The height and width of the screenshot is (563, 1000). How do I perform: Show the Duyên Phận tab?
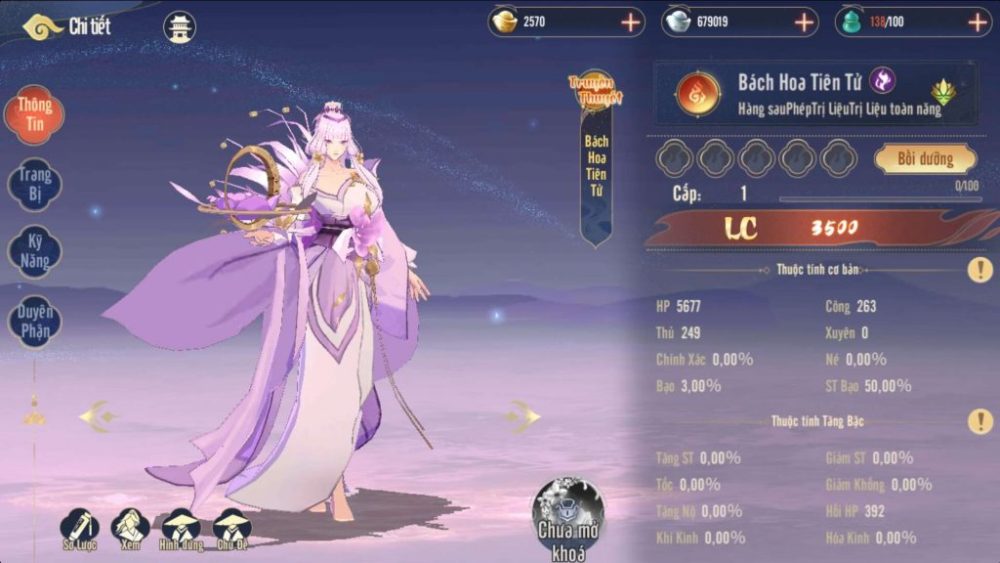[x=35, y=322]
